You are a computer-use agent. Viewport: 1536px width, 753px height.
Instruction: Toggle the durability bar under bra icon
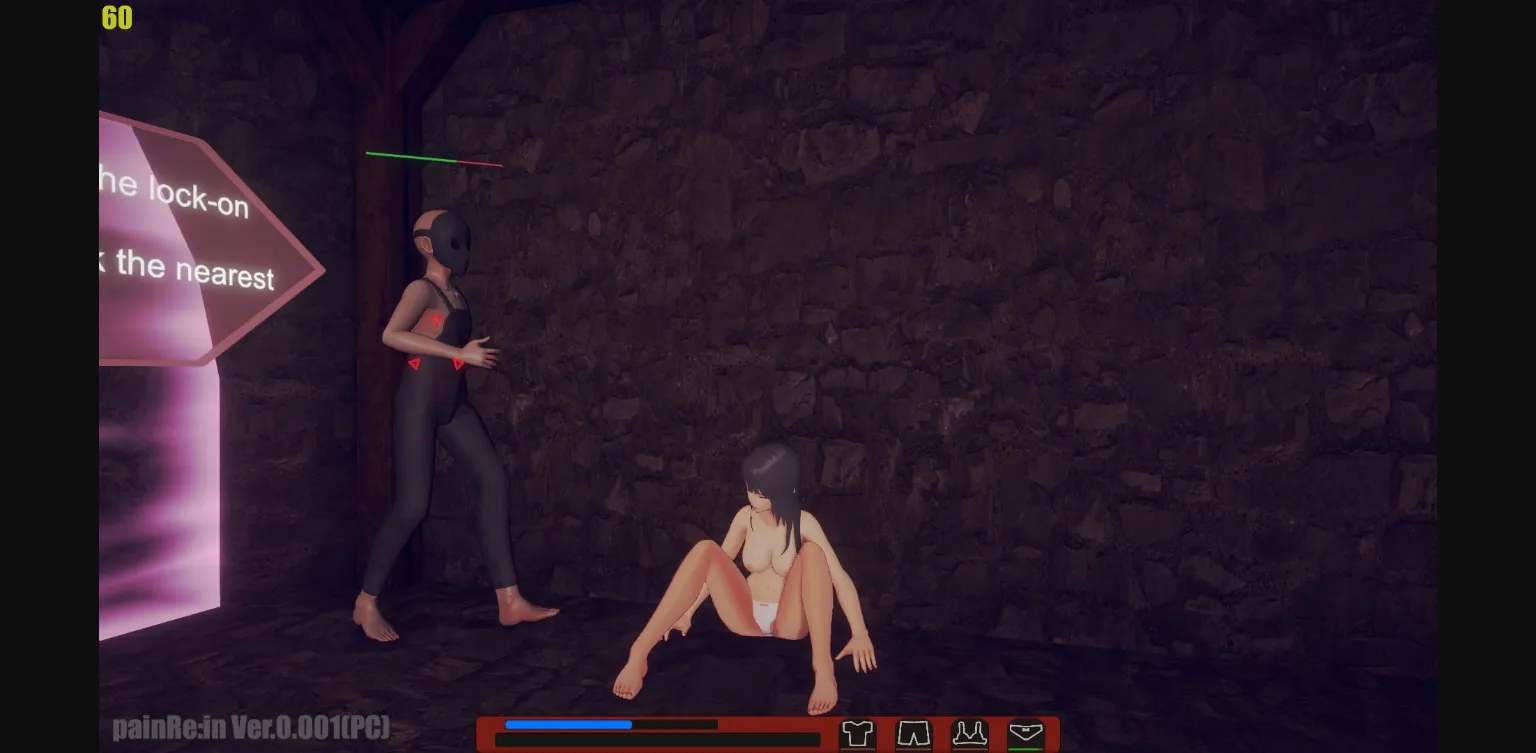coord(970,750)
